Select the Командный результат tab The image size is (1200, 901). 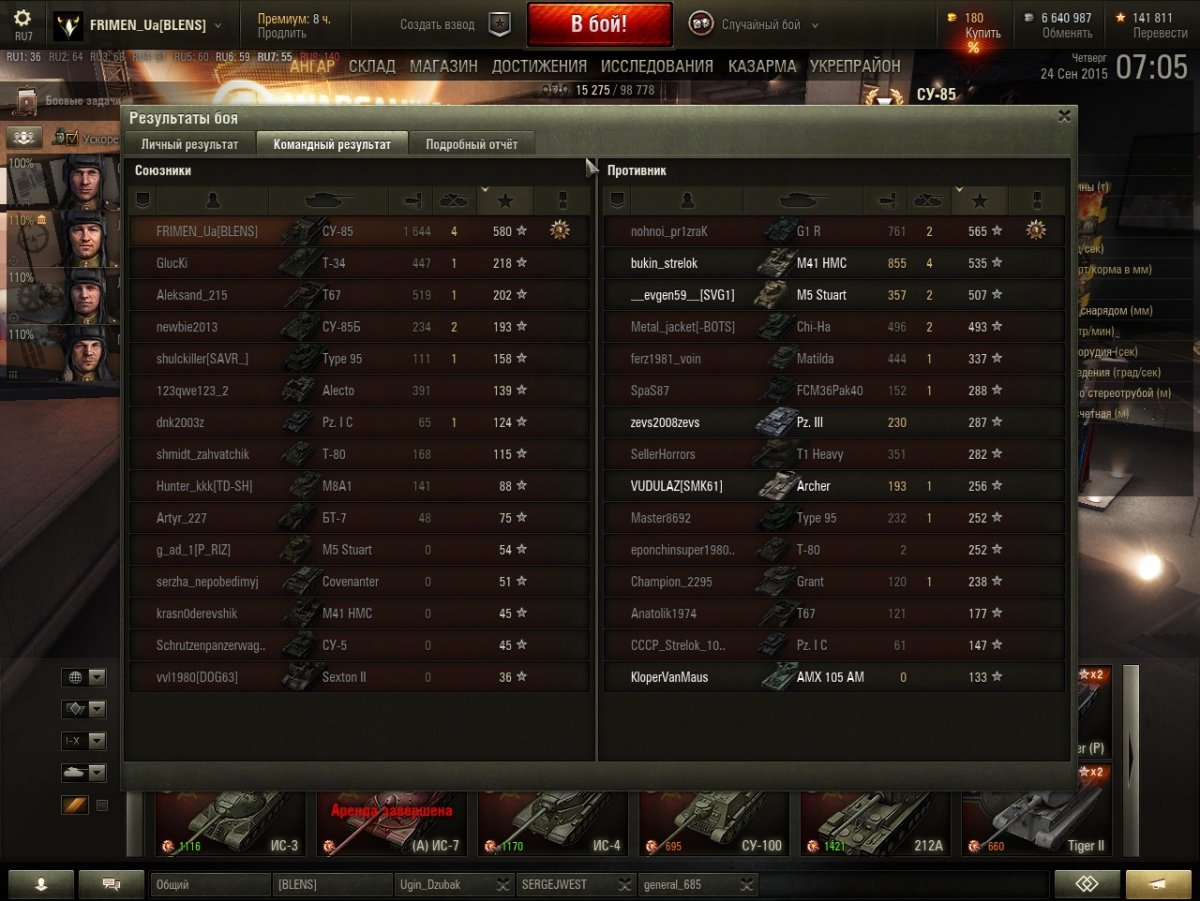(x=332, y=144)
